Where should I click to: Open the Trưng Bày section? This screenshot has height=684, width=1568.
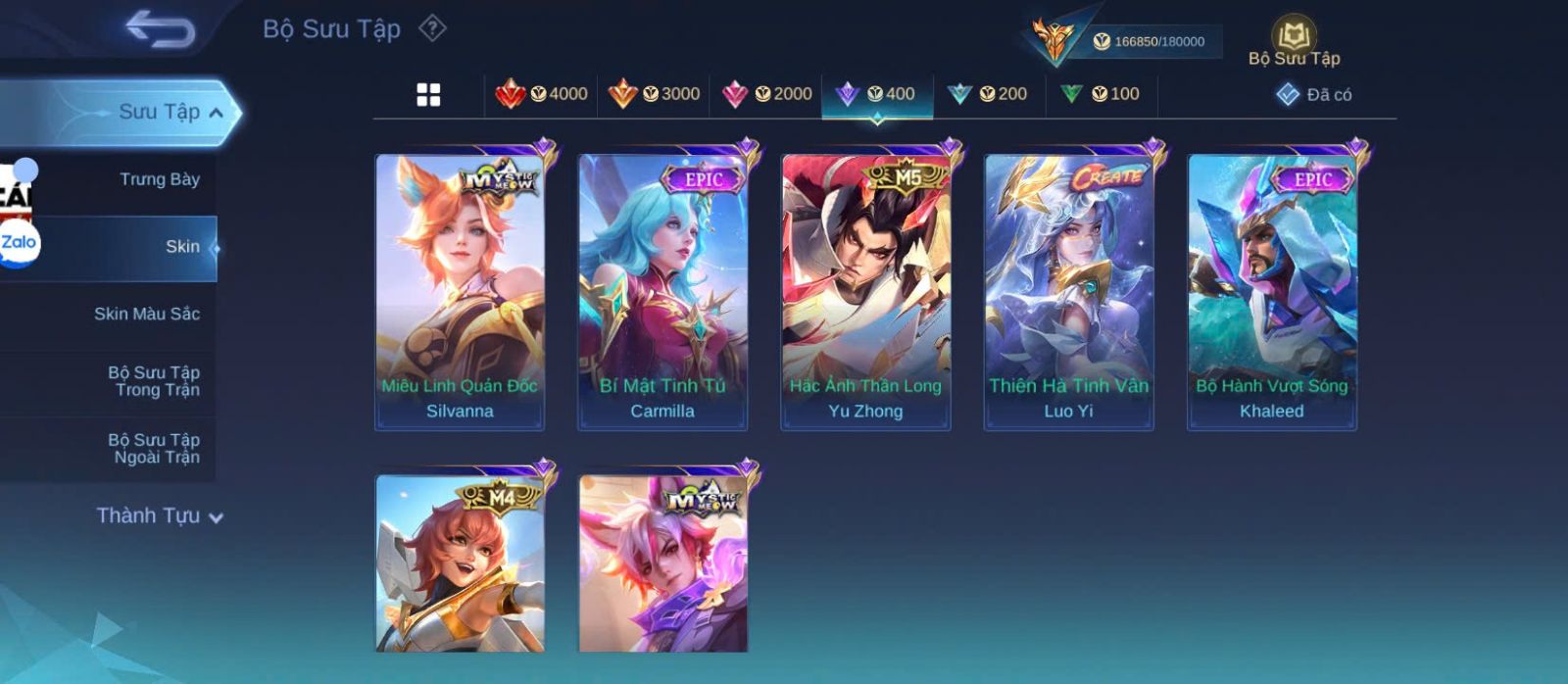coord(159,179)
